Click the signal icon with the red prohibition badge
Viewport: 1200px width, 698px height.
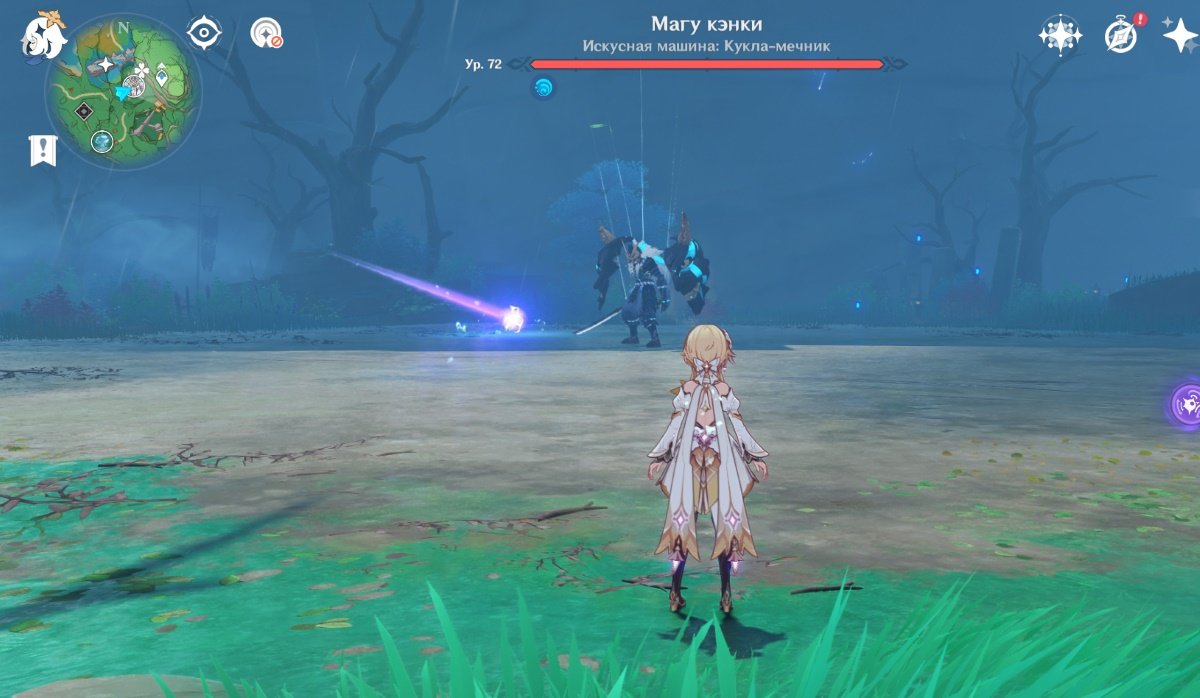pos(265,34)
